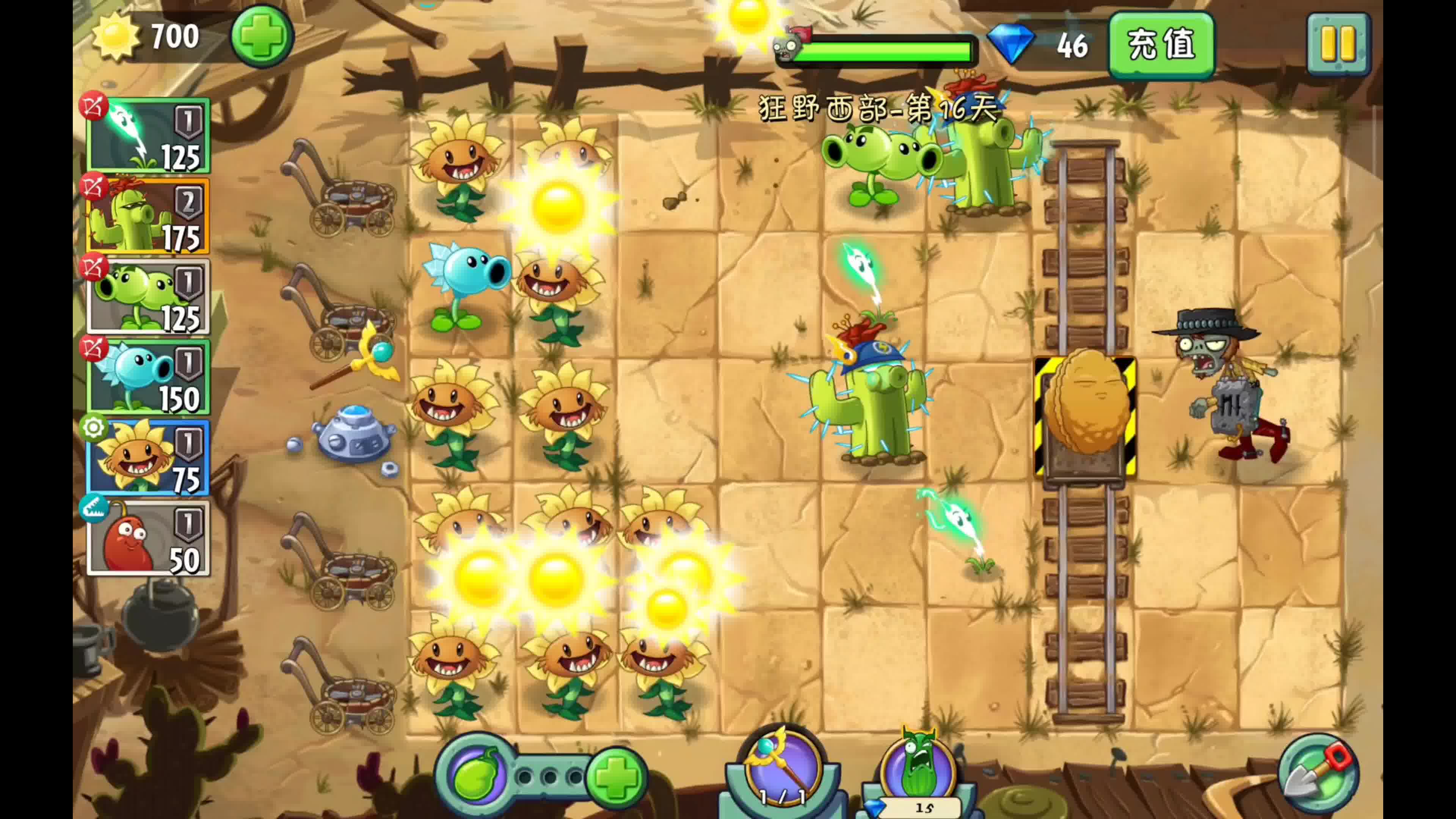The image size is (1456, 819).
Task: Open the 充值 recharge shop
Action: click(1161, 45)
